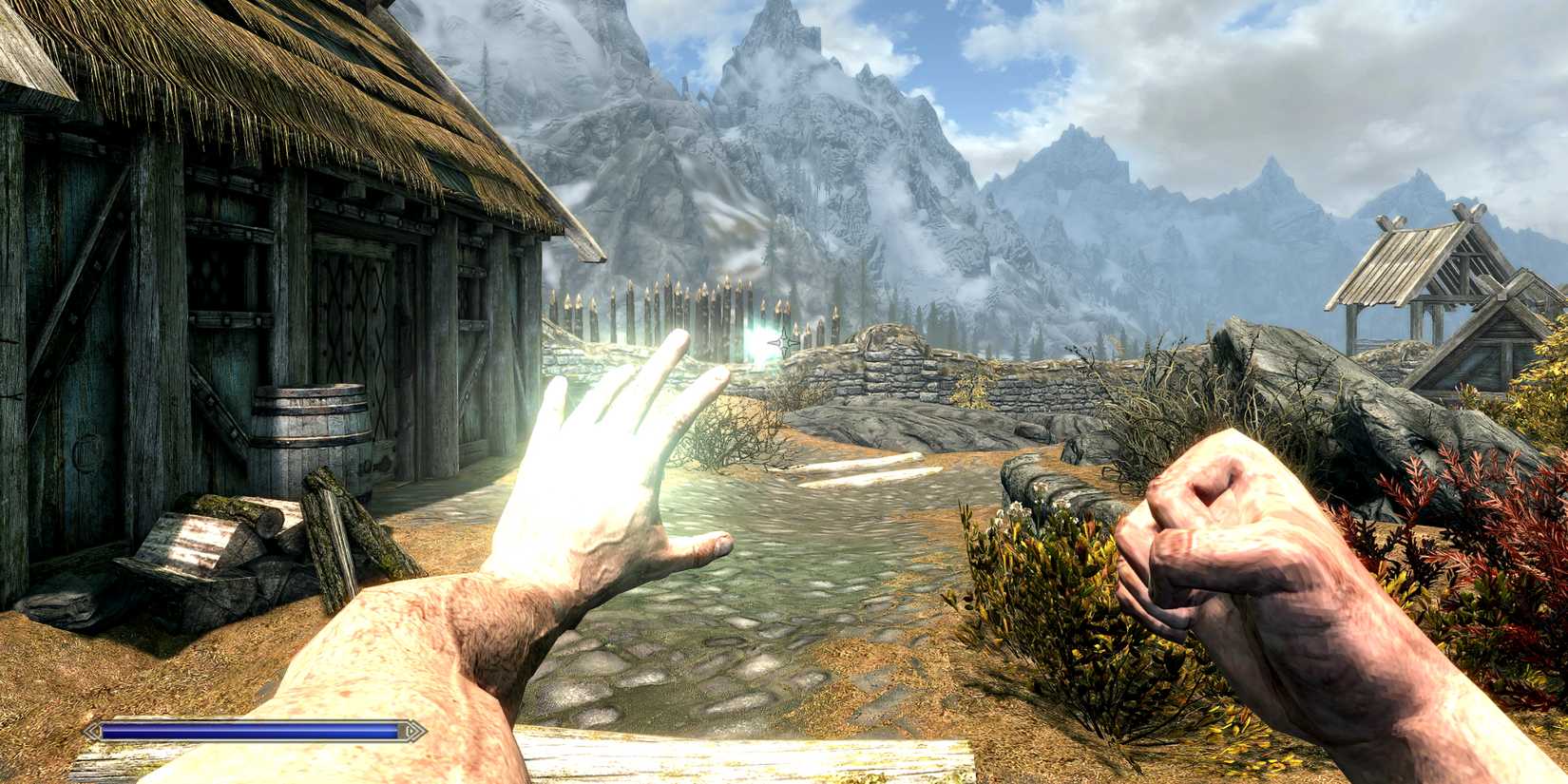Click the left arrow cap of the bar
Image resolution: width=1568 pixels, height=784 pixels.
click(91, 732)
